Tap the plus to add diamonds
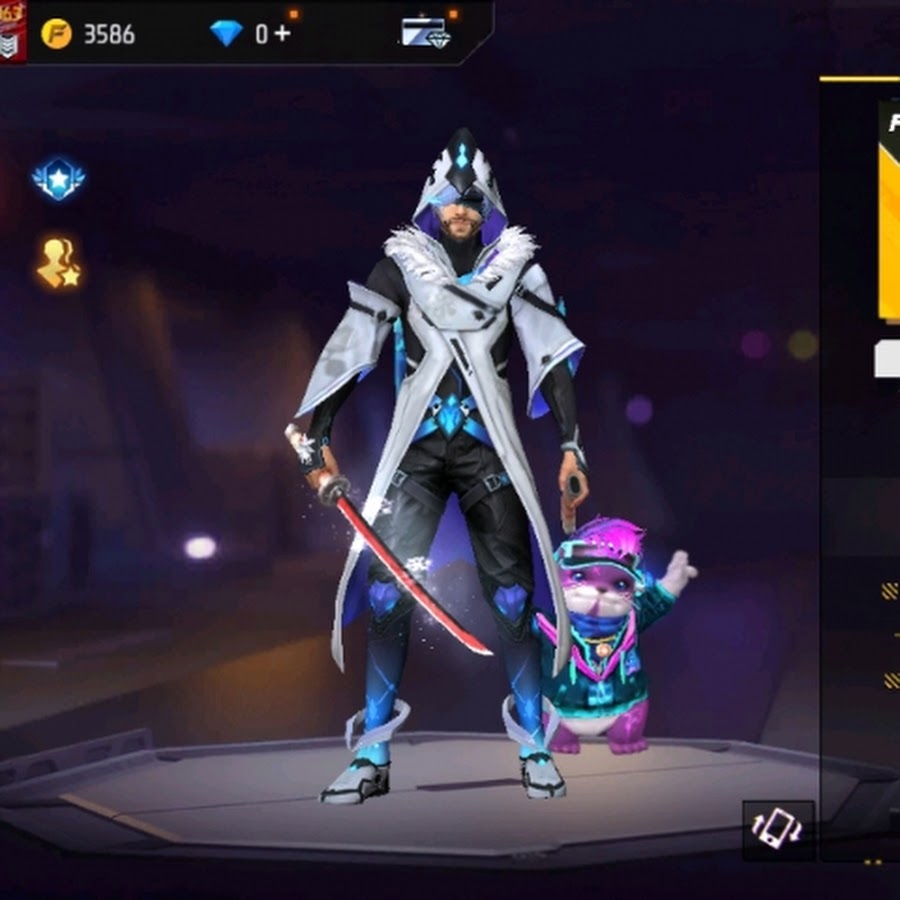The height and width of the screenshot is (900, 900). tap(282, 34)
